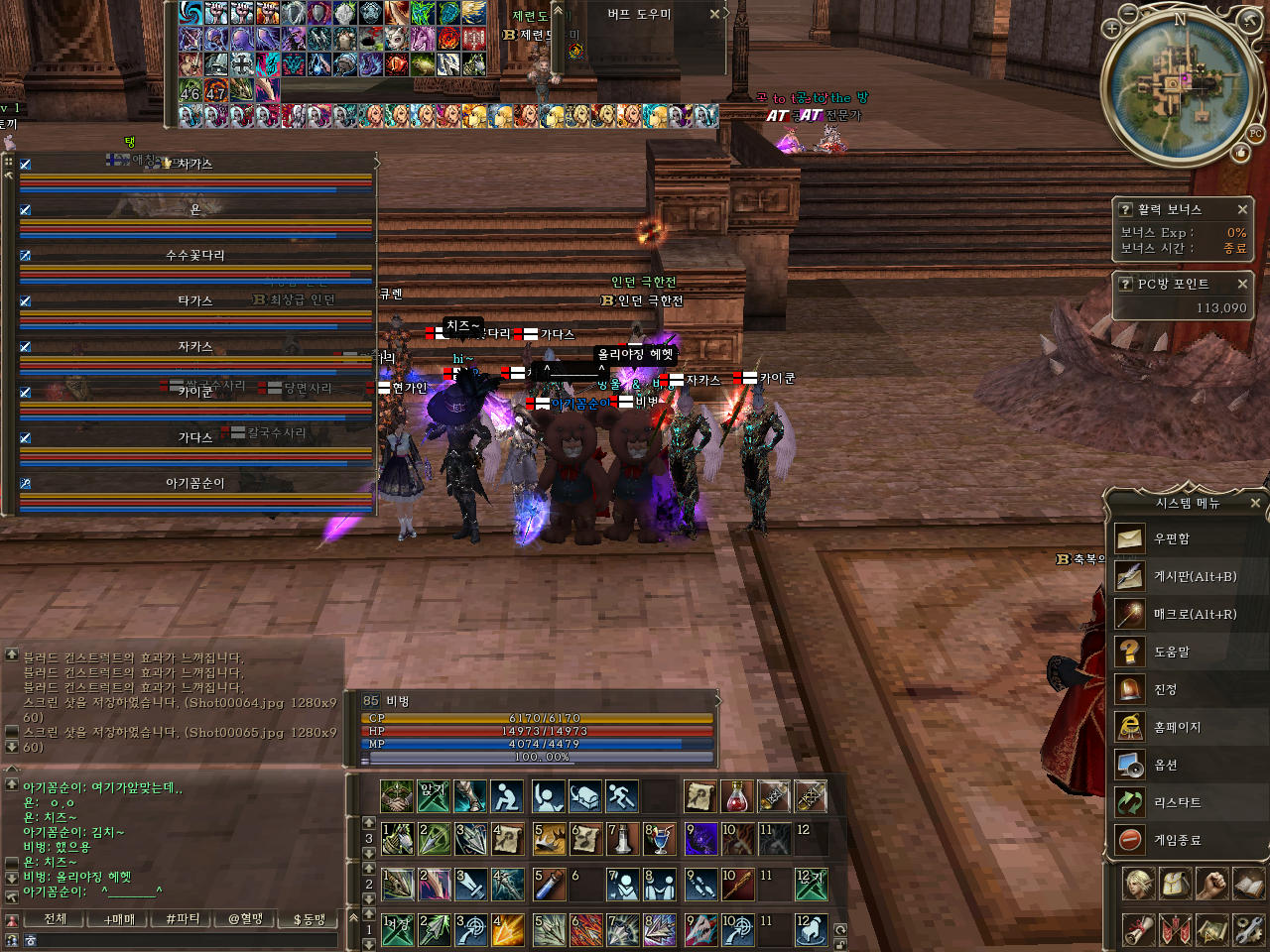This screenshot has height=952, width=1270.
Task: Select the +매매 trade chat tab
Action: click(119, 919)
